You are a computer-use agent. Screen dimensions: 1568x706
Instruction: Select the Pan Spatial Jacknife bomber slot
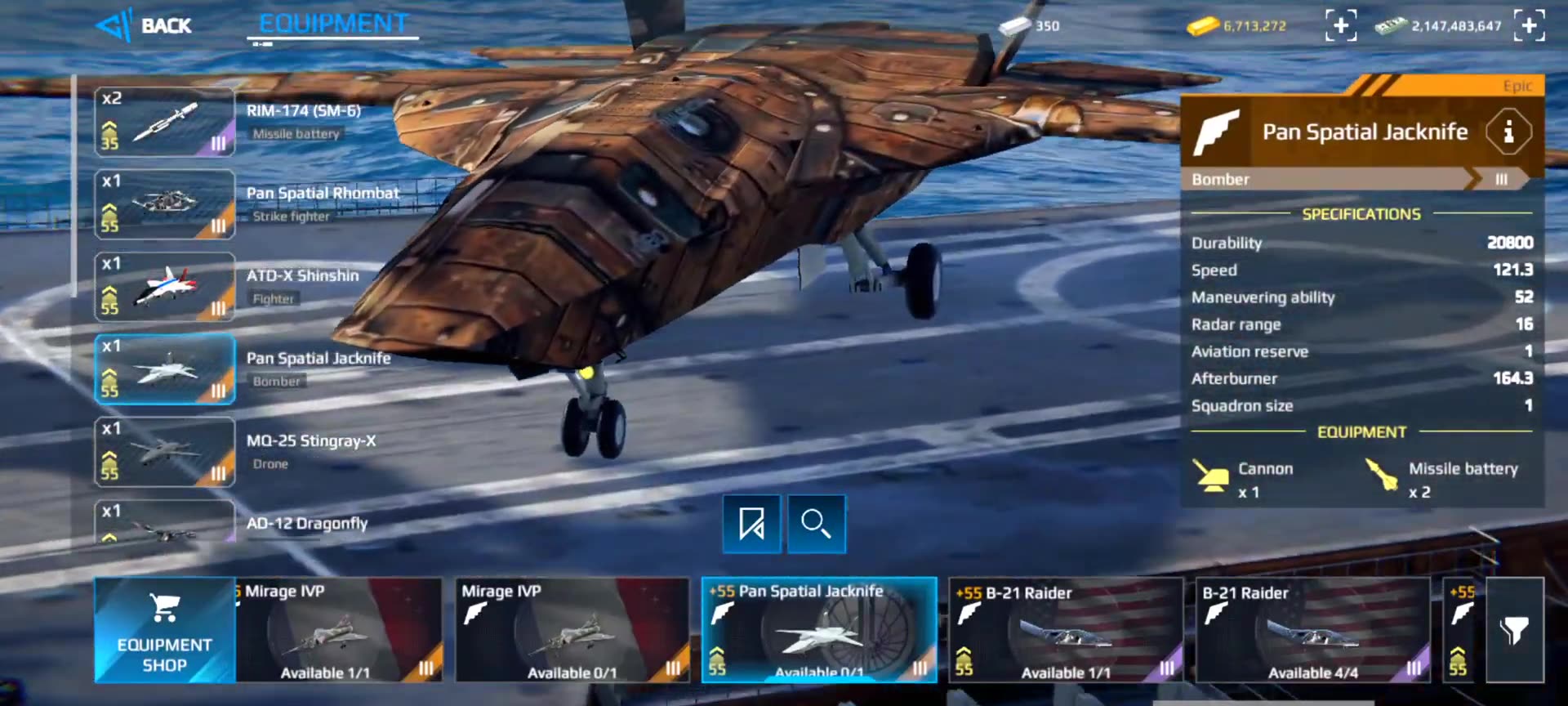pyautogui.click(x=165, y=370)
